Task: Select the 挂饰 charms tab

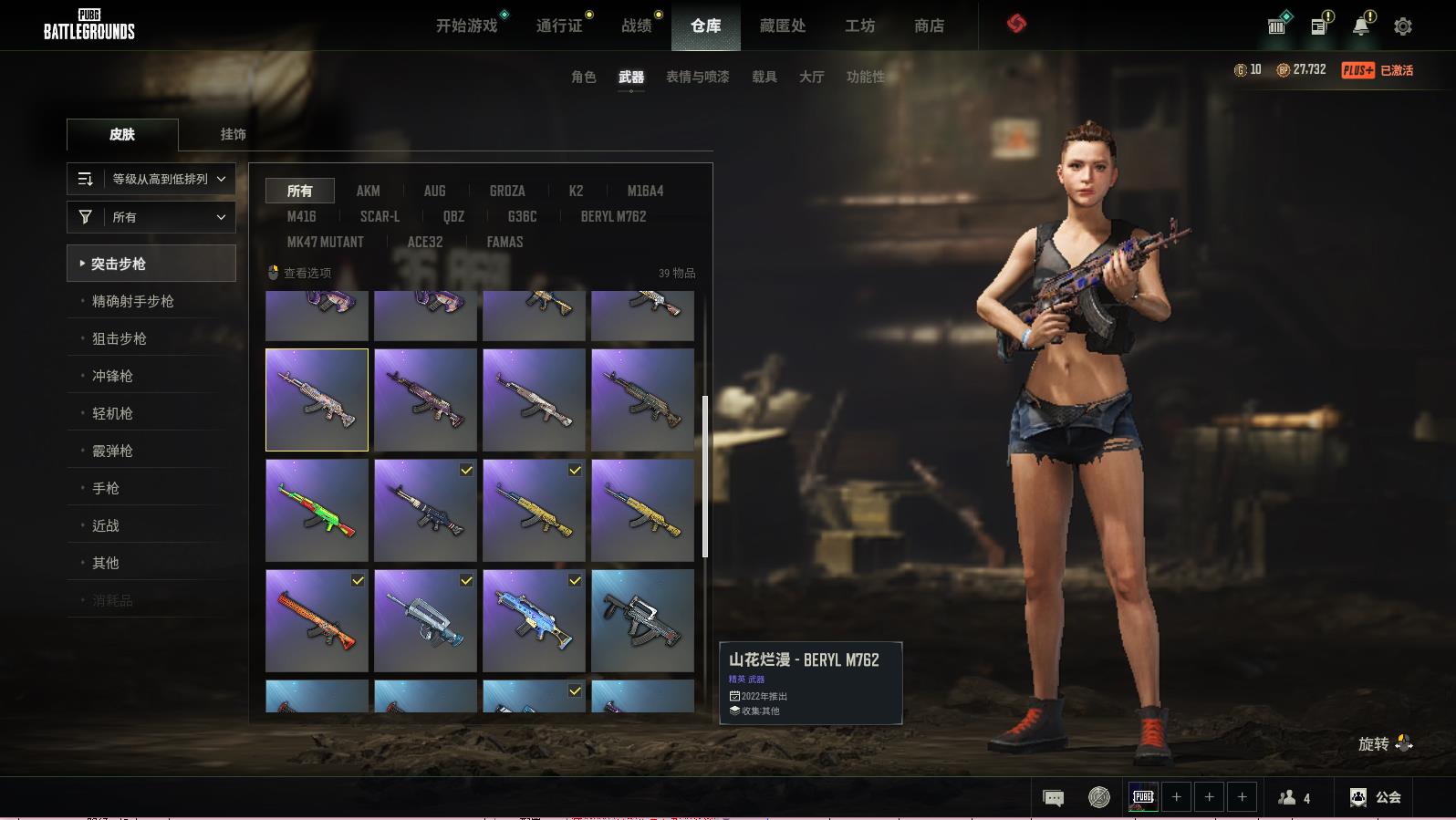Action: coord(233,134)
